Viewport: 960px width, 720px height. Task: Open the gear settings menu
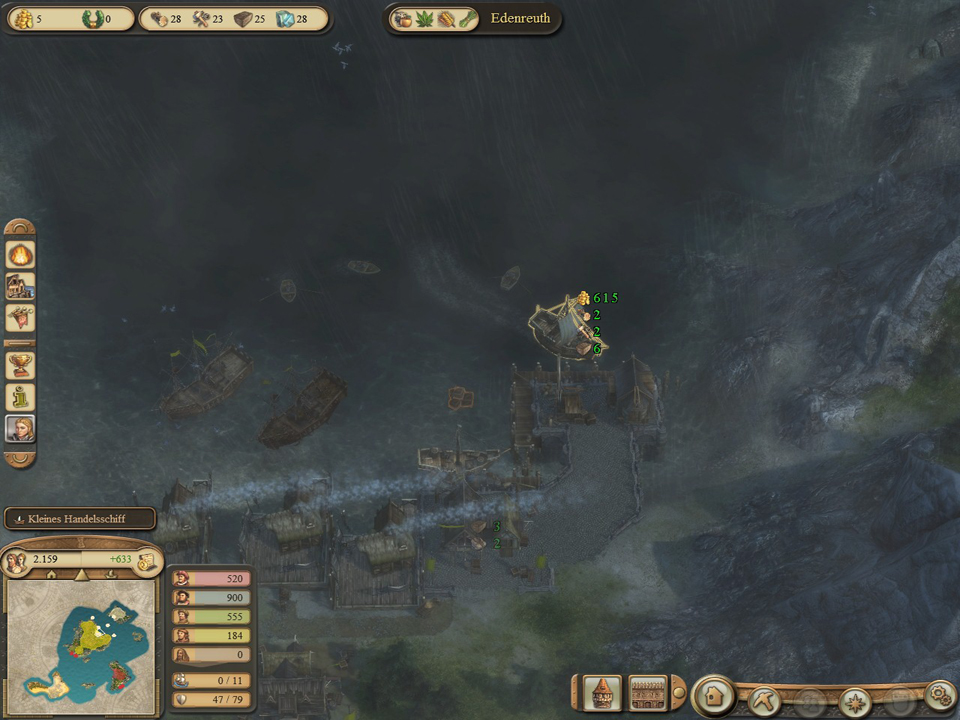(x=938, y=693)
